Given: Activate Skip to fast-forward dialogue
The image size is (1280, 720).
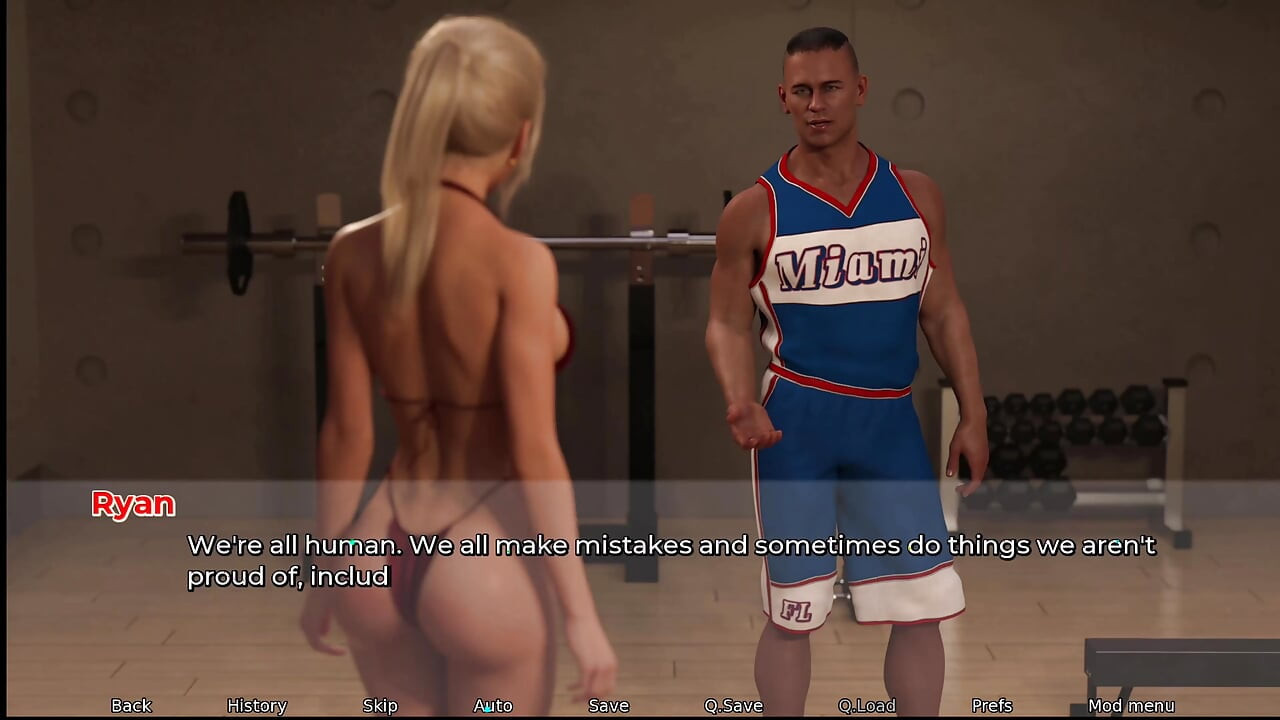Looking at the screenshot, I should 380,705.
